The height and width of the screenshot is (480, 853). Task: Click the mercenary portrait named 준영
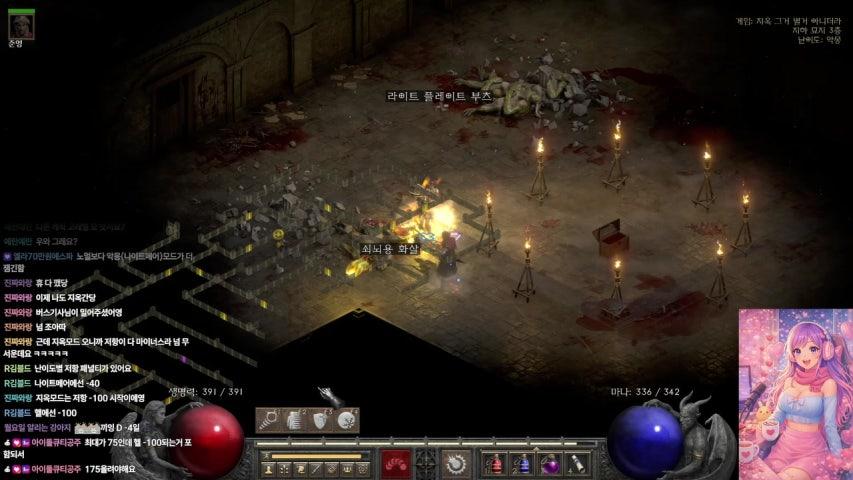(x=21, y=23)
